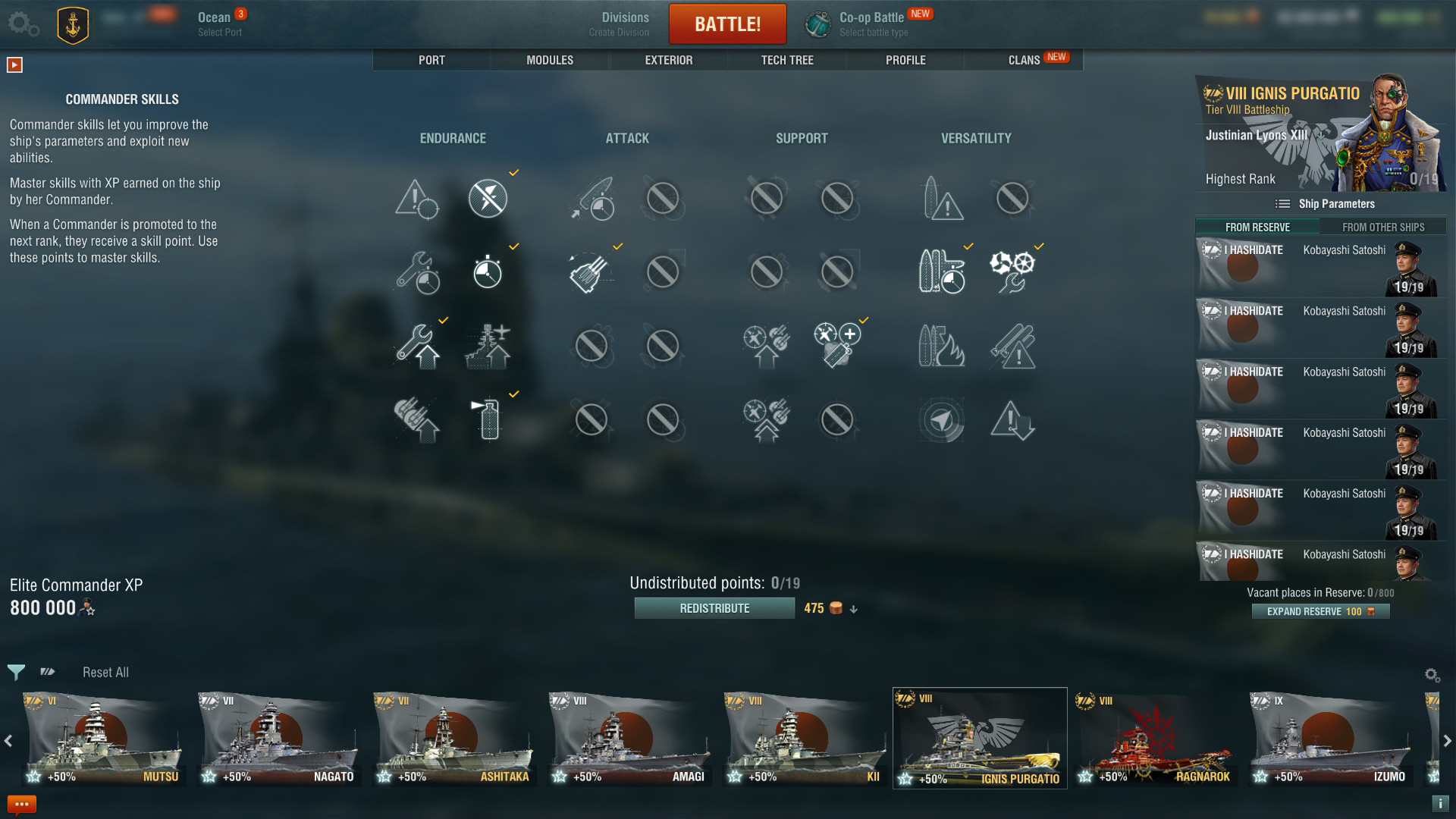1456x819 pixels.
Task: Switch to the TECH TREE tab
Action: 786,60
